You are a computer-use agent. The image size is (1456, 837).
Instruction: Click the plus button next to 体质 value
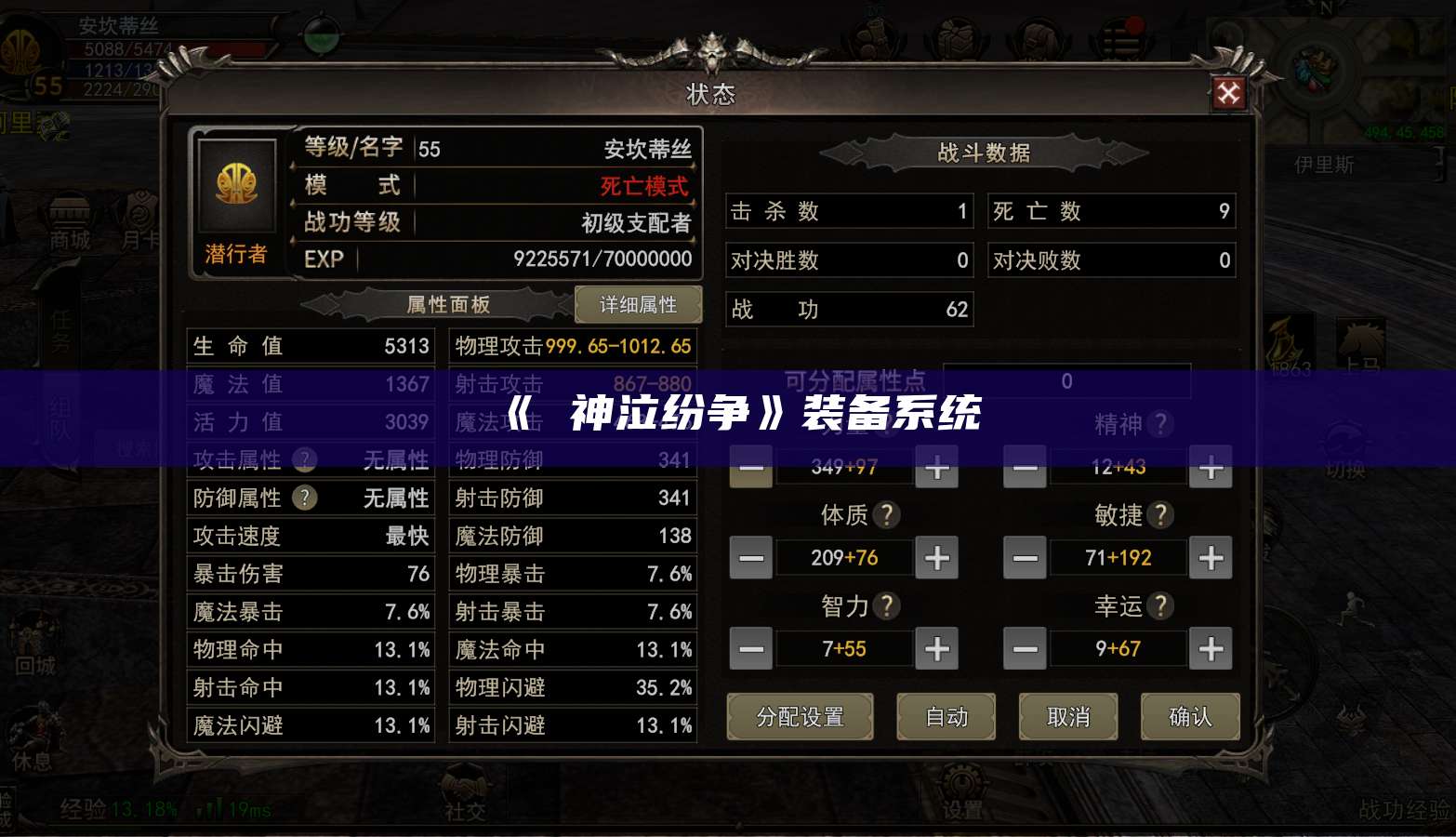tap(936, 558)
